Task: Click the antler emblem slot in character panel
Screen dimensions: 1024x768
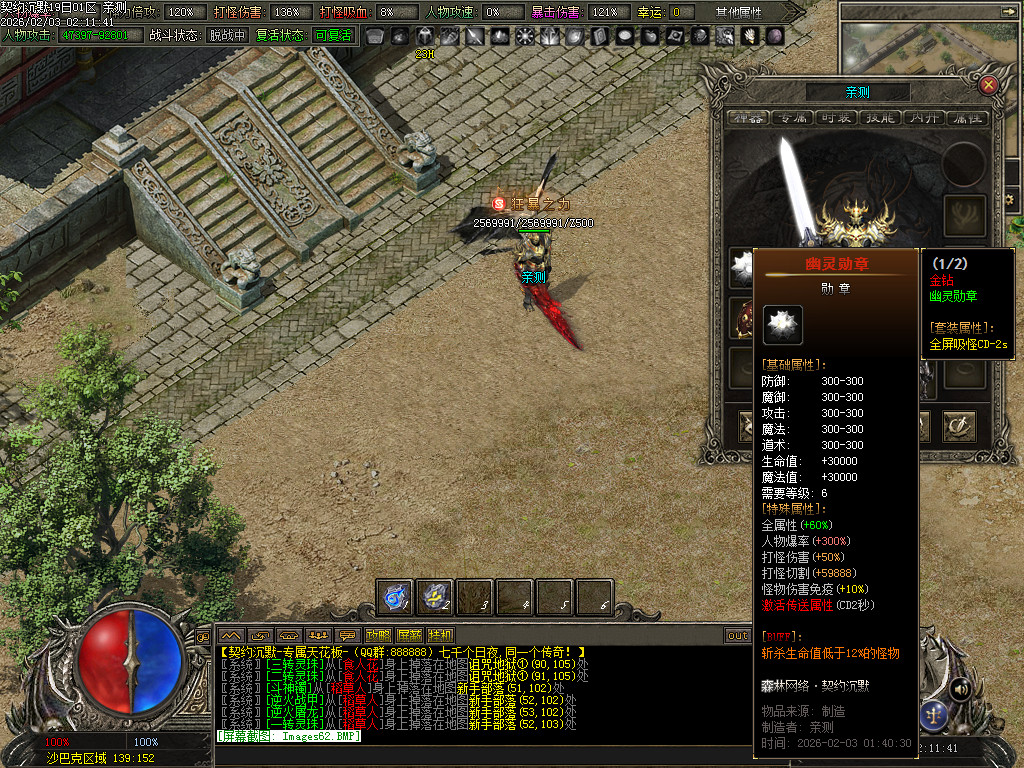Action: 965,215
